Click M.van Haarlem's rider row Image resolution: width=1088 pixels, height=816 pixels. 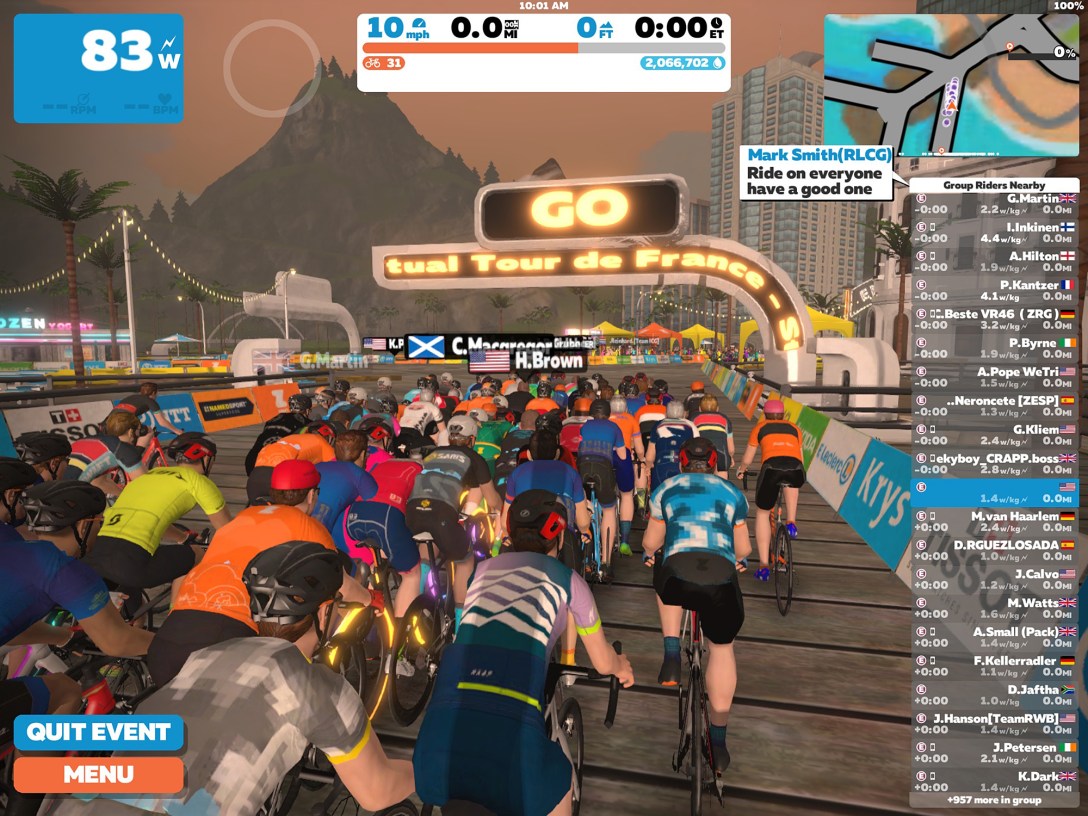pos(994,522)
